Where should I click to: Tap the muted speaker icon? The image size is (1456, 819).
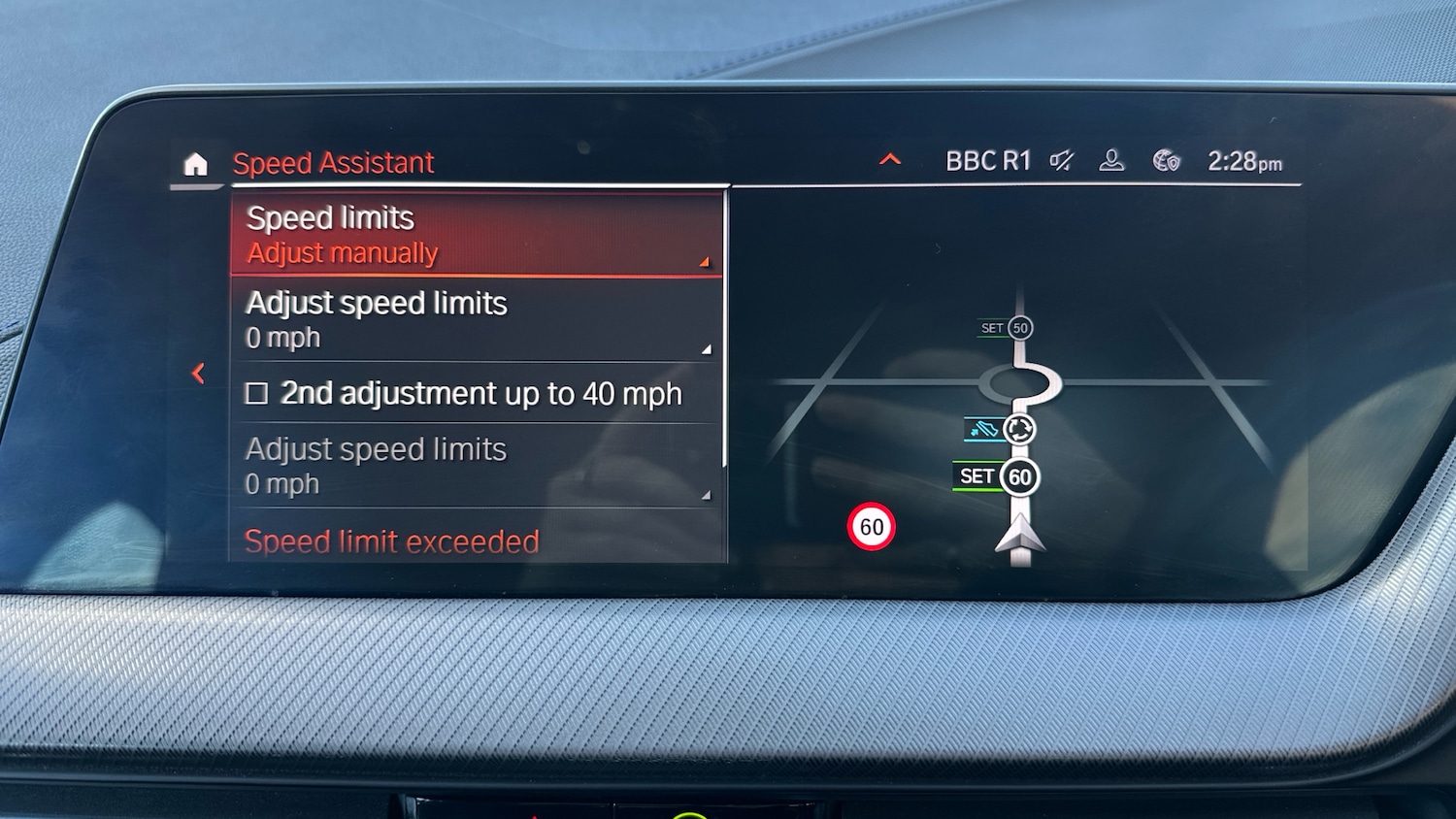click(1062, 161)
